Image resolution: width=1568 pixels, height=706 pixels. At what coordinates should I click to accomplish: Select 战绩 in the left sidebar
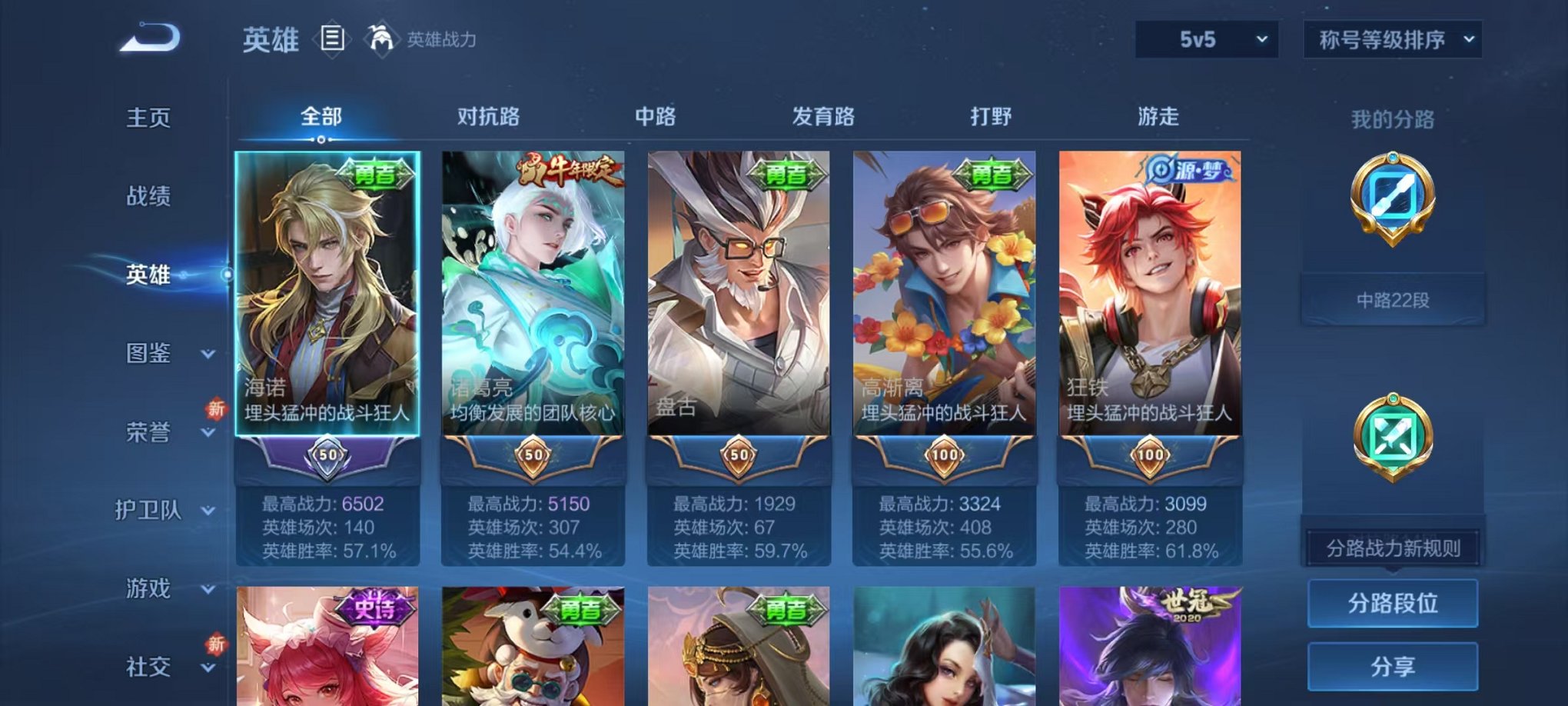tap(148, 197)
